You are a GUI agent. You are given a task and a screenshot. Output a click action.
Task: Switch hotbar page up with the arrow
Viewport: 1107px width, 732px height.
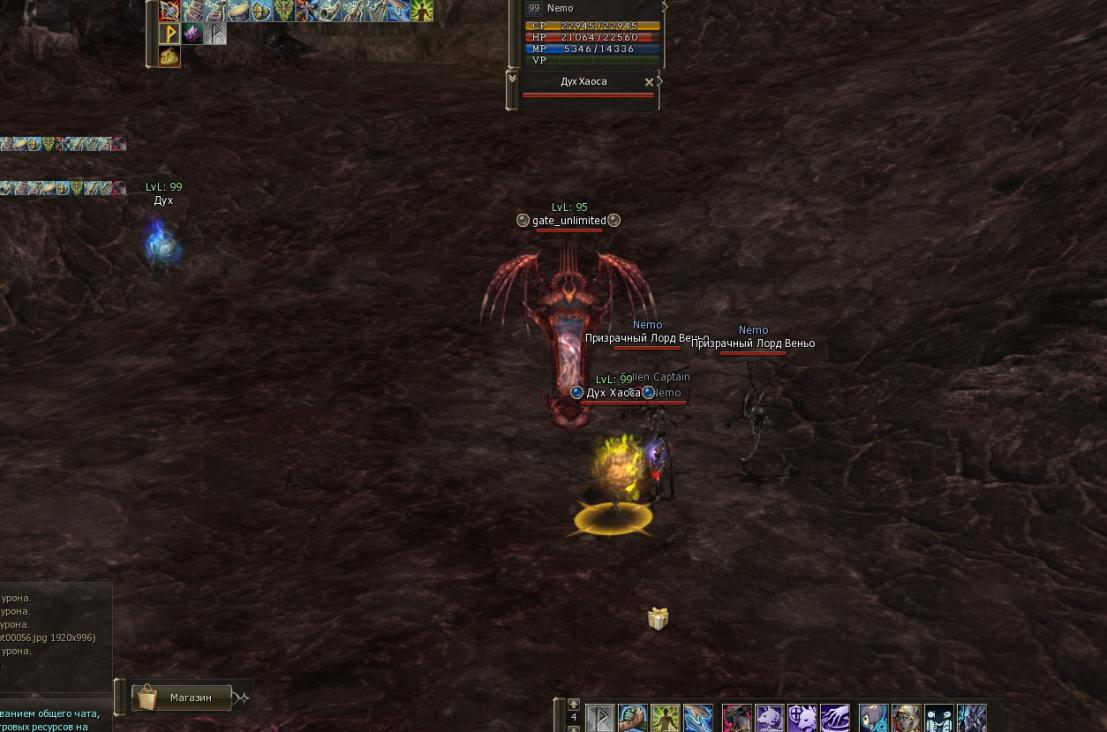(x=573, y=704)
